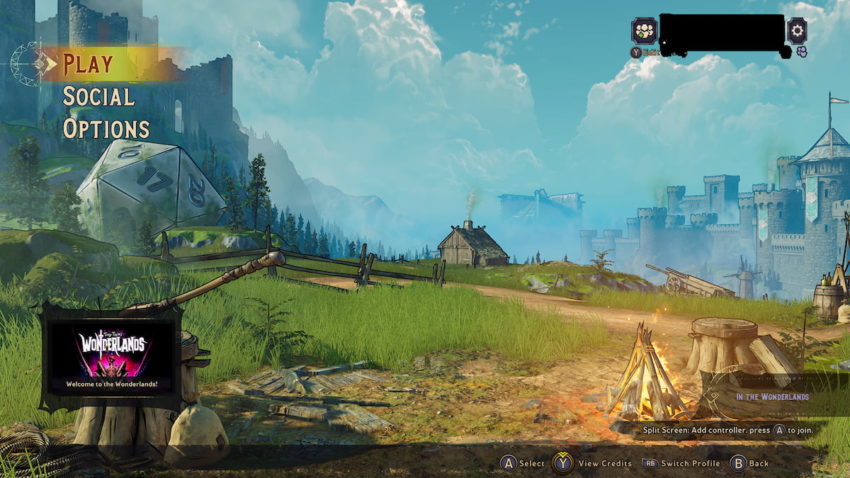Image resolution: width=850 pixels, height=478 pixels.
Task: Open the Options menu entry
Action: point(106,129)
